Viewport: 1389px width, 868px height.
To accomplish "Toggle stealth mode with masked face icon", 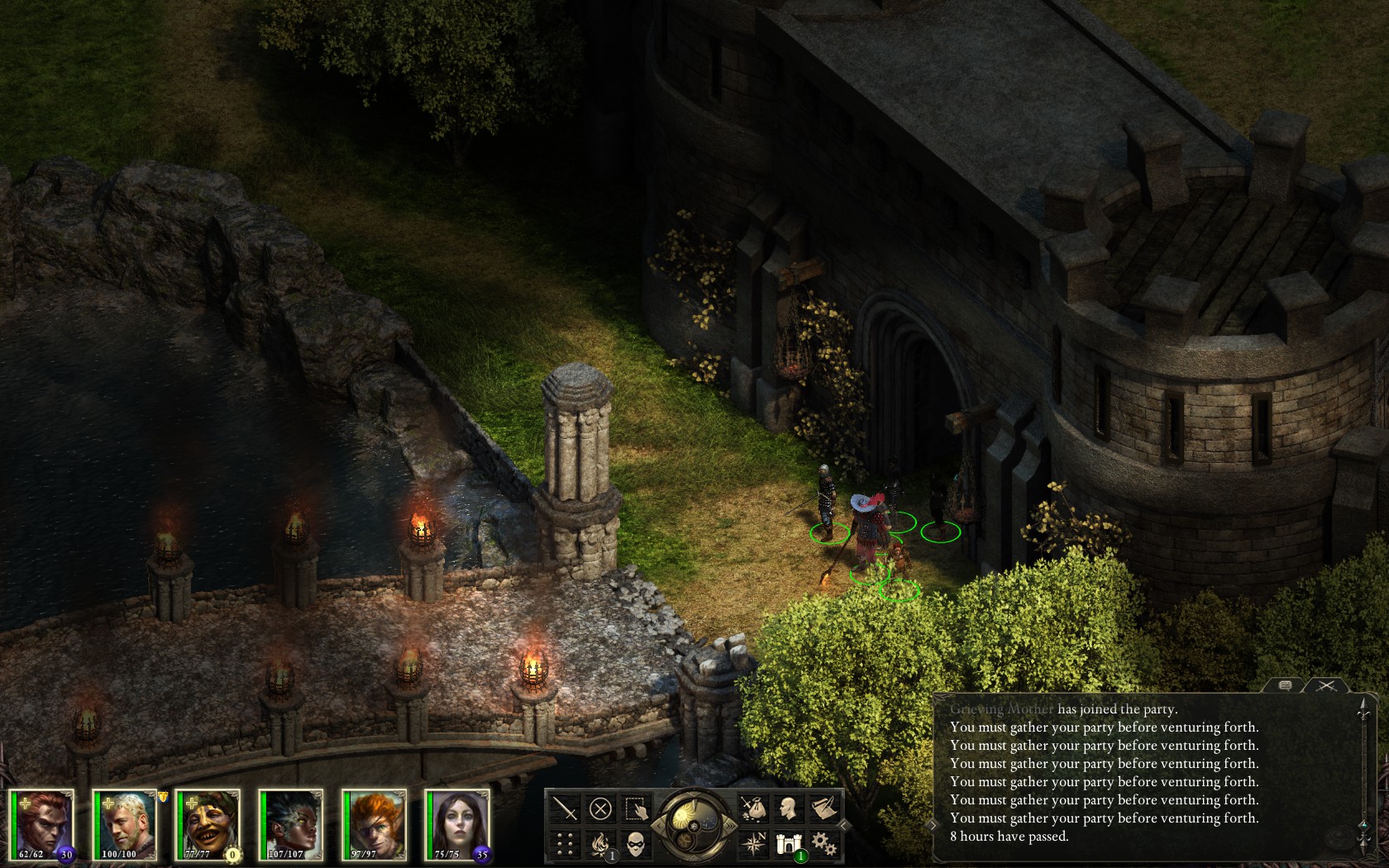I will [x=637, y=844].
